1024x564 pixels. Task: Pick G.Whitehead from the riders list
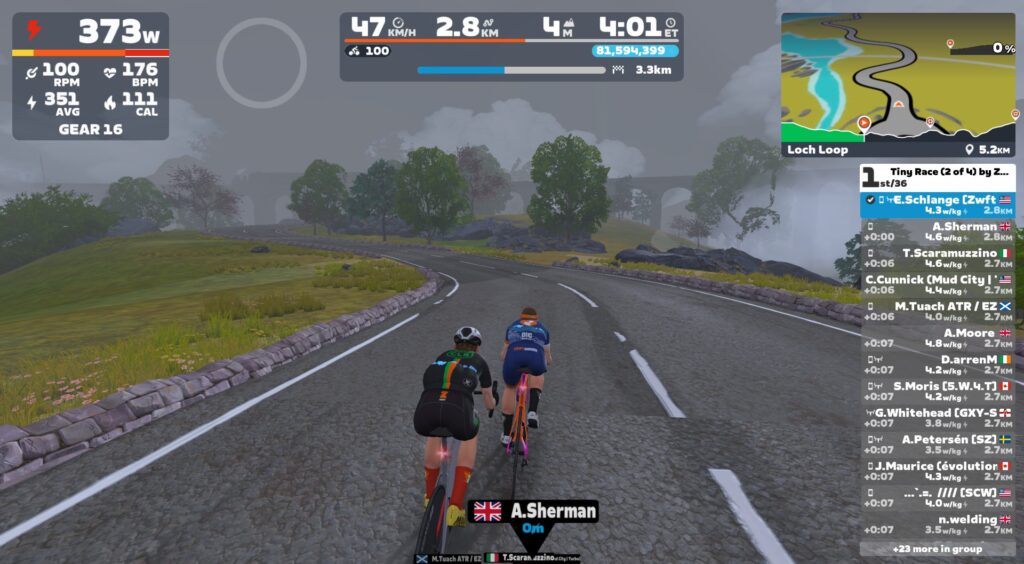coord(937,417)
